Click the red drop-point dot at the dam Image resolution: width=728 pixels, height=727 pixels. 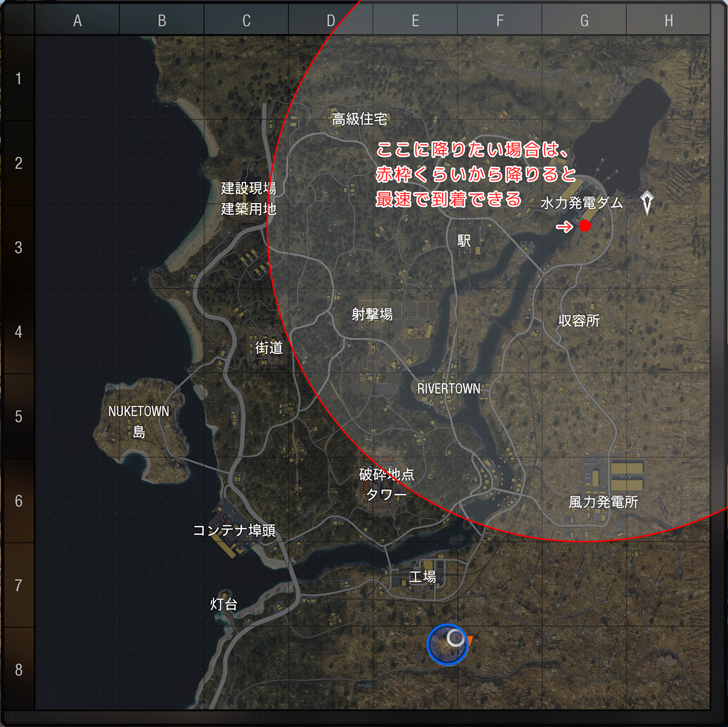pos(585,227)
